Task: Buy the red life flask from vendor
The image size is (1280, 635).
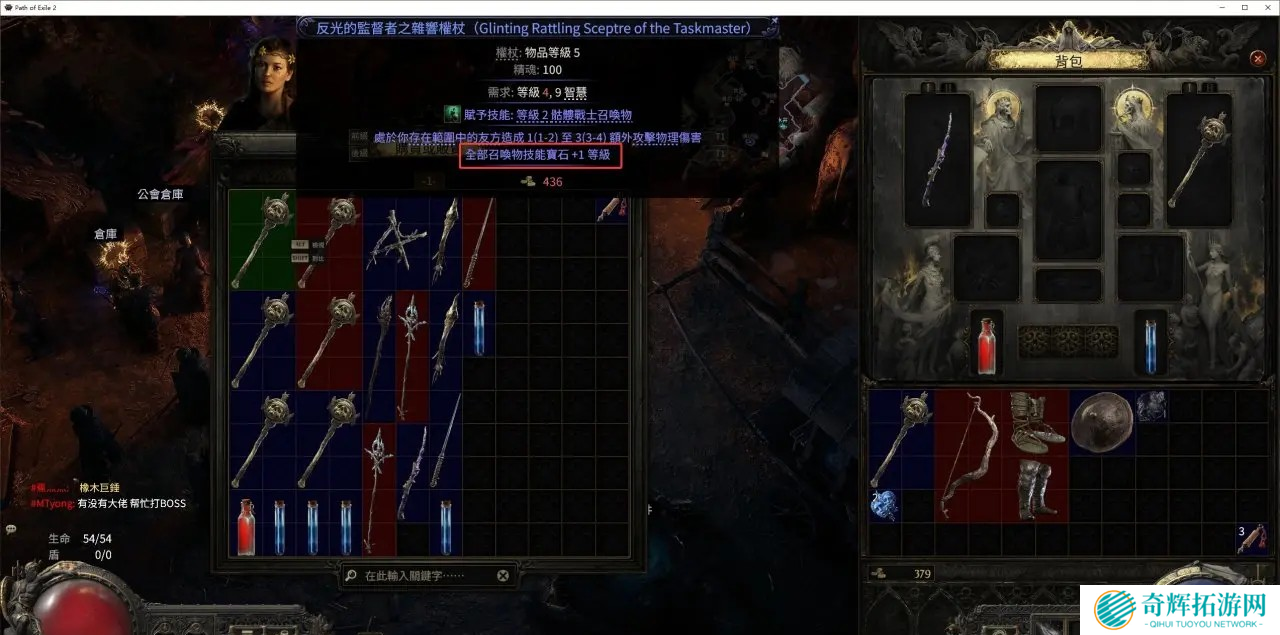Action: pos(246,526)
